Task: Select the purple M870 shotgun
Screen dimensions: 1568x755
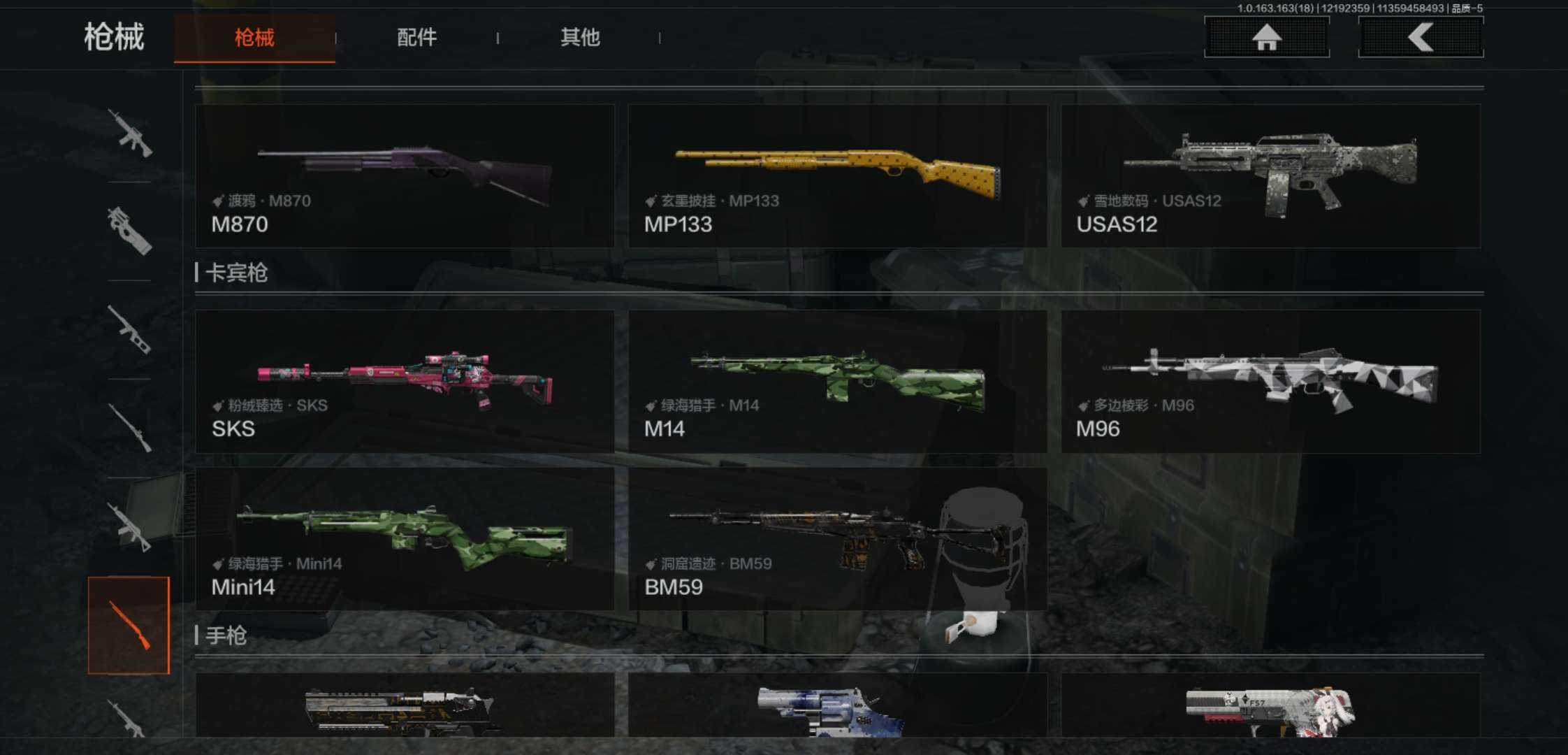Action: coord(405,176)
